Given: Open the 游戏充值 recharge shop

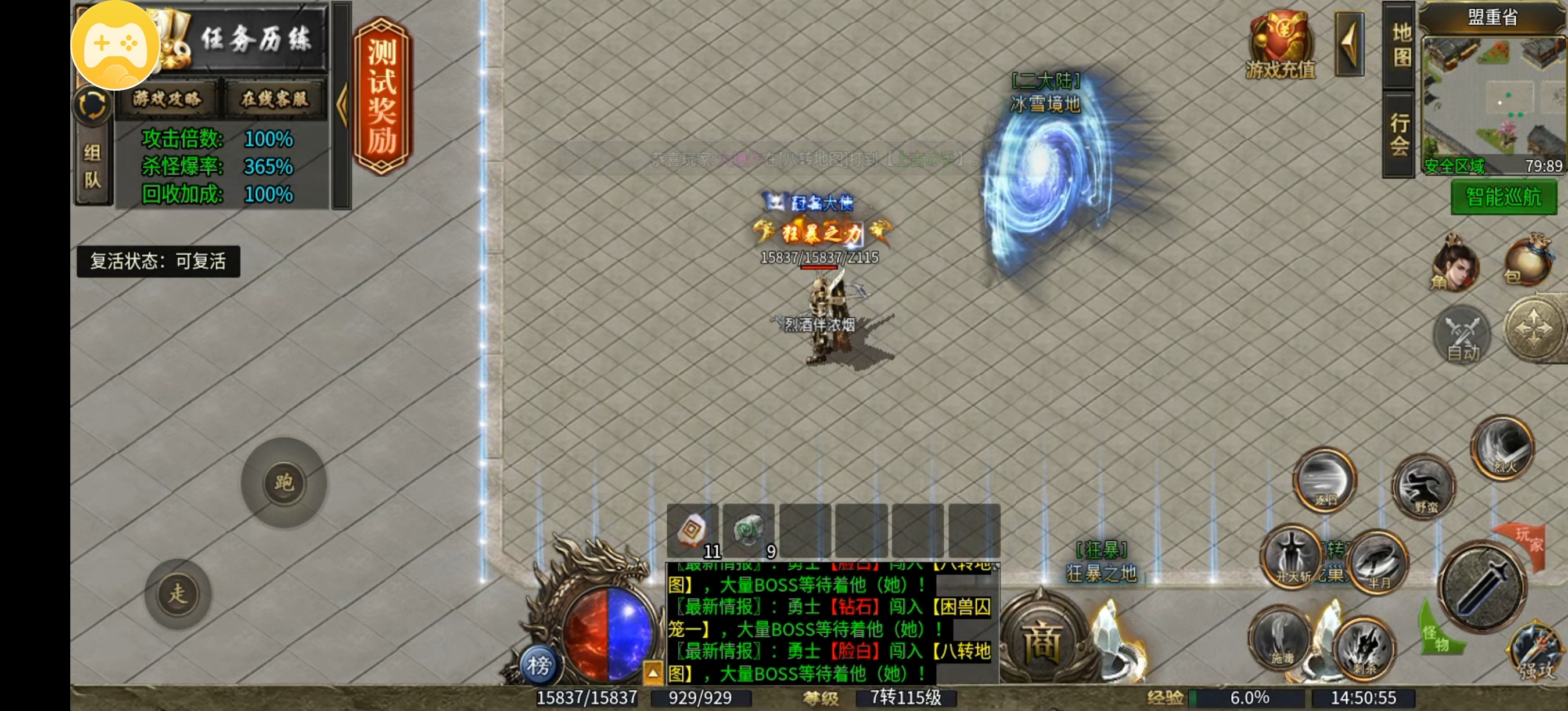Looking at the screenshot, I should pyautogui.click(x=1280, y=46).
